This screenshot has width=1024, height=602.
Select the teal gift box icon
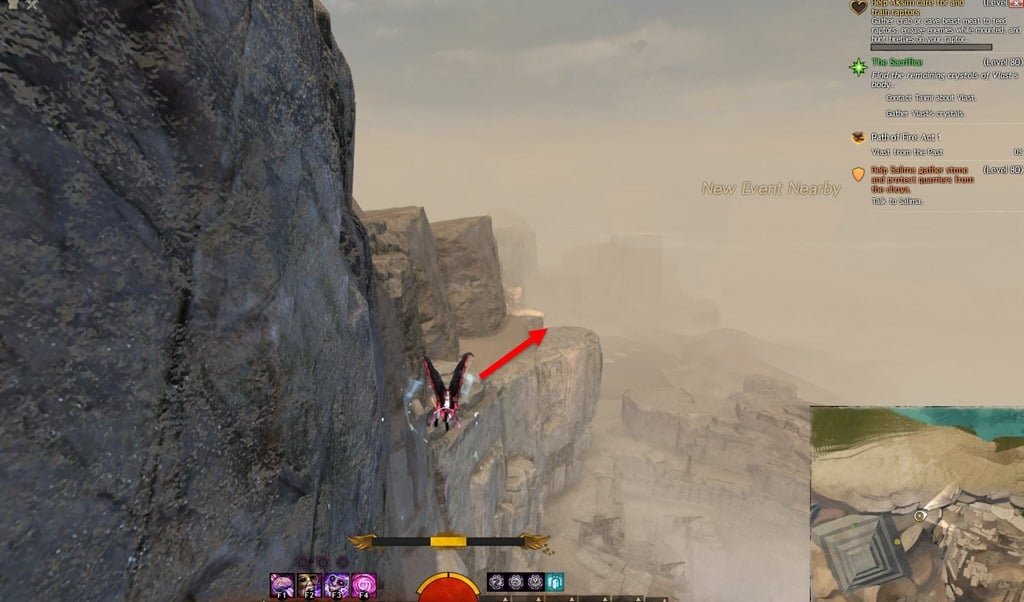click(554, 582)
